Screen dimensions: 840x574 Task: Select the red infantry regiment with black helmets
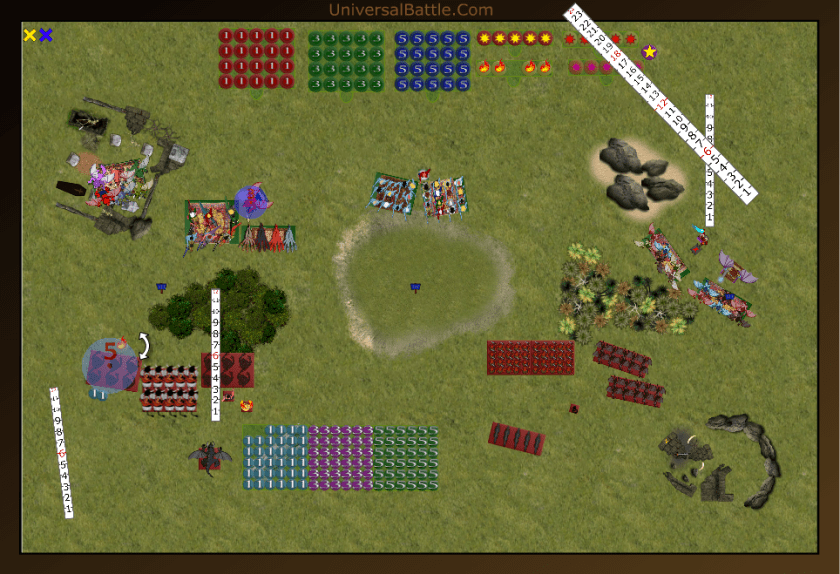coord(169,388)
